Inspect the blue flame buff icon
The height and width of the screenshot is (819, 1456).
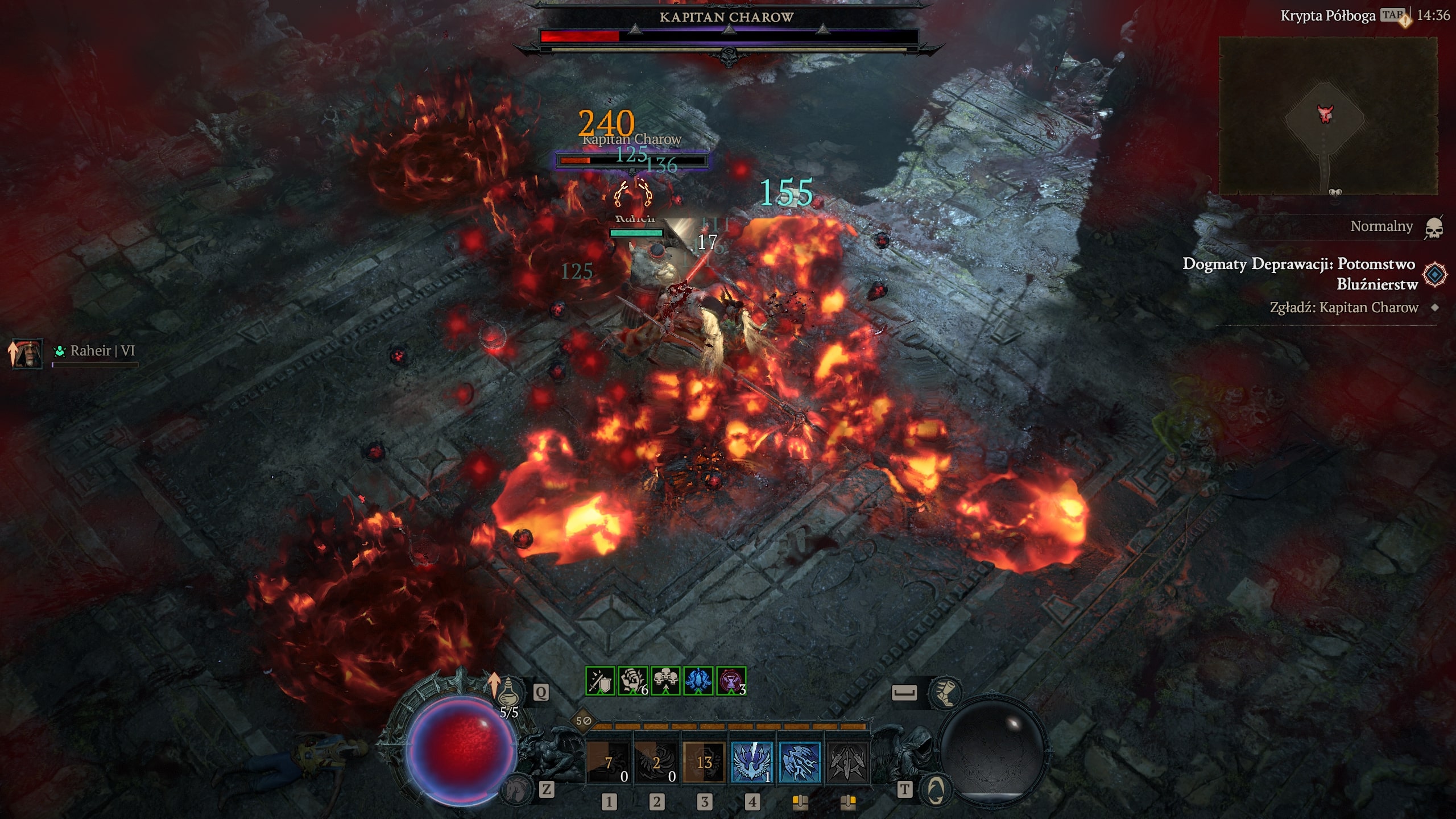(x=698, y=681)
